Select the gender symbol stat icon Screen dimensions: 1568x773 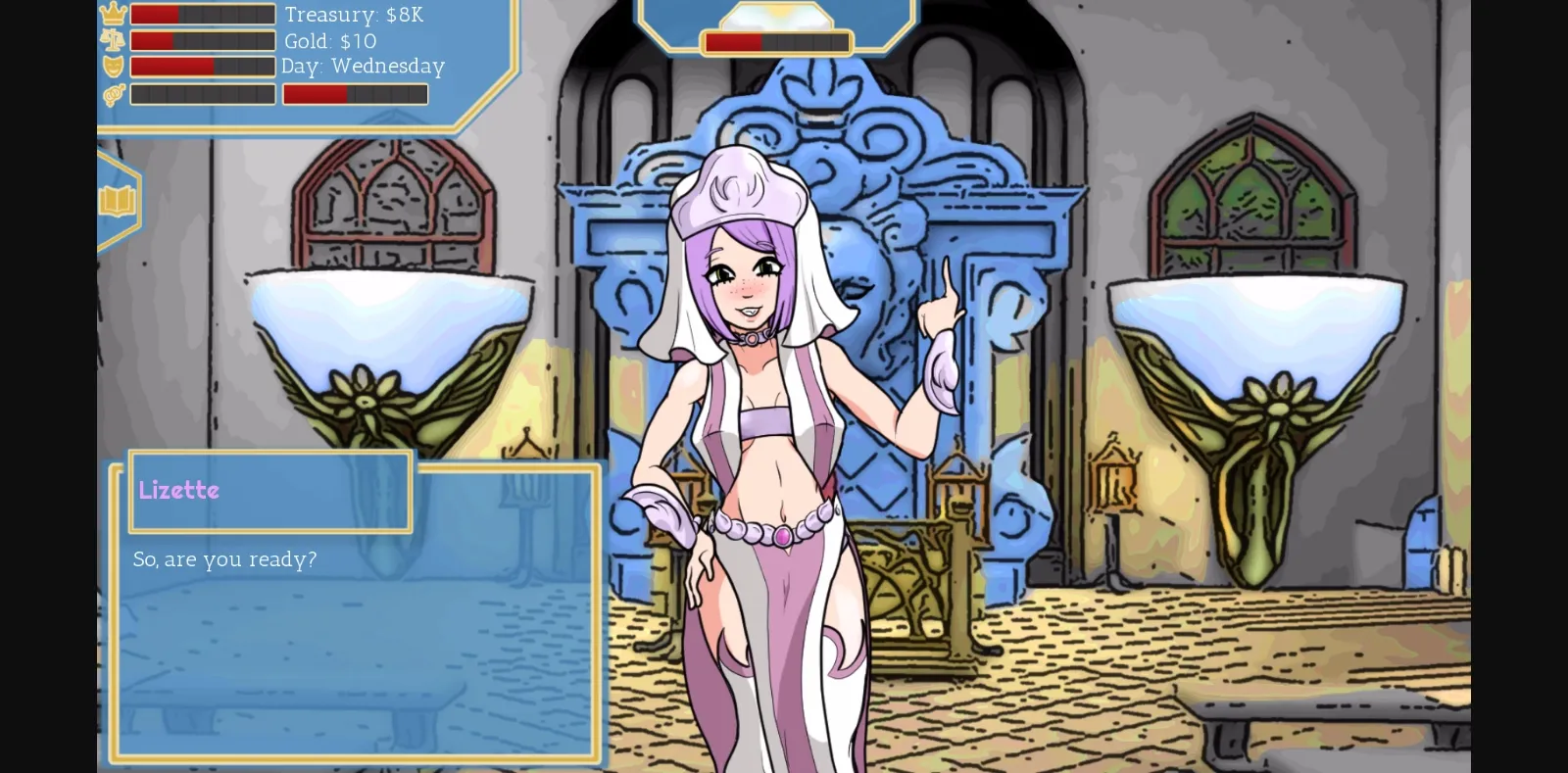[x=114, y=93]
